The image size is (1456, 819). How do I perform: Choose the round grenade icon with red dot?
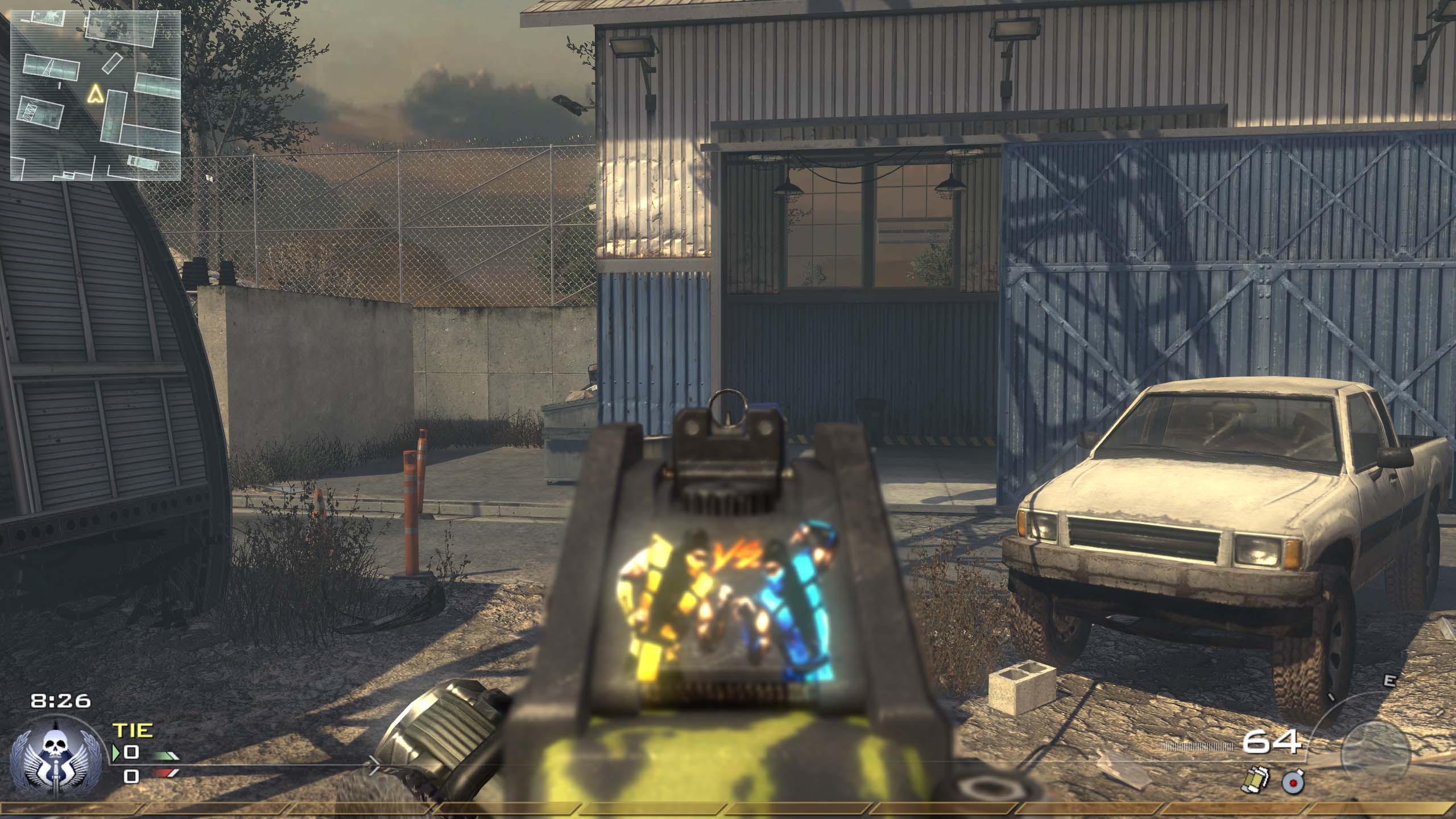tap(1293, 784)
